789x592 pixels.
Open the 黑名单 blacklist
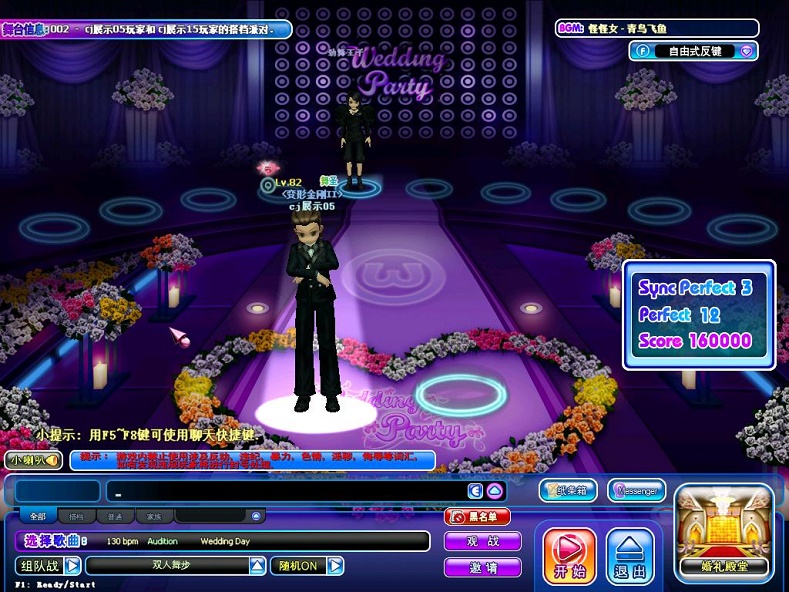[x=478, y=517]
